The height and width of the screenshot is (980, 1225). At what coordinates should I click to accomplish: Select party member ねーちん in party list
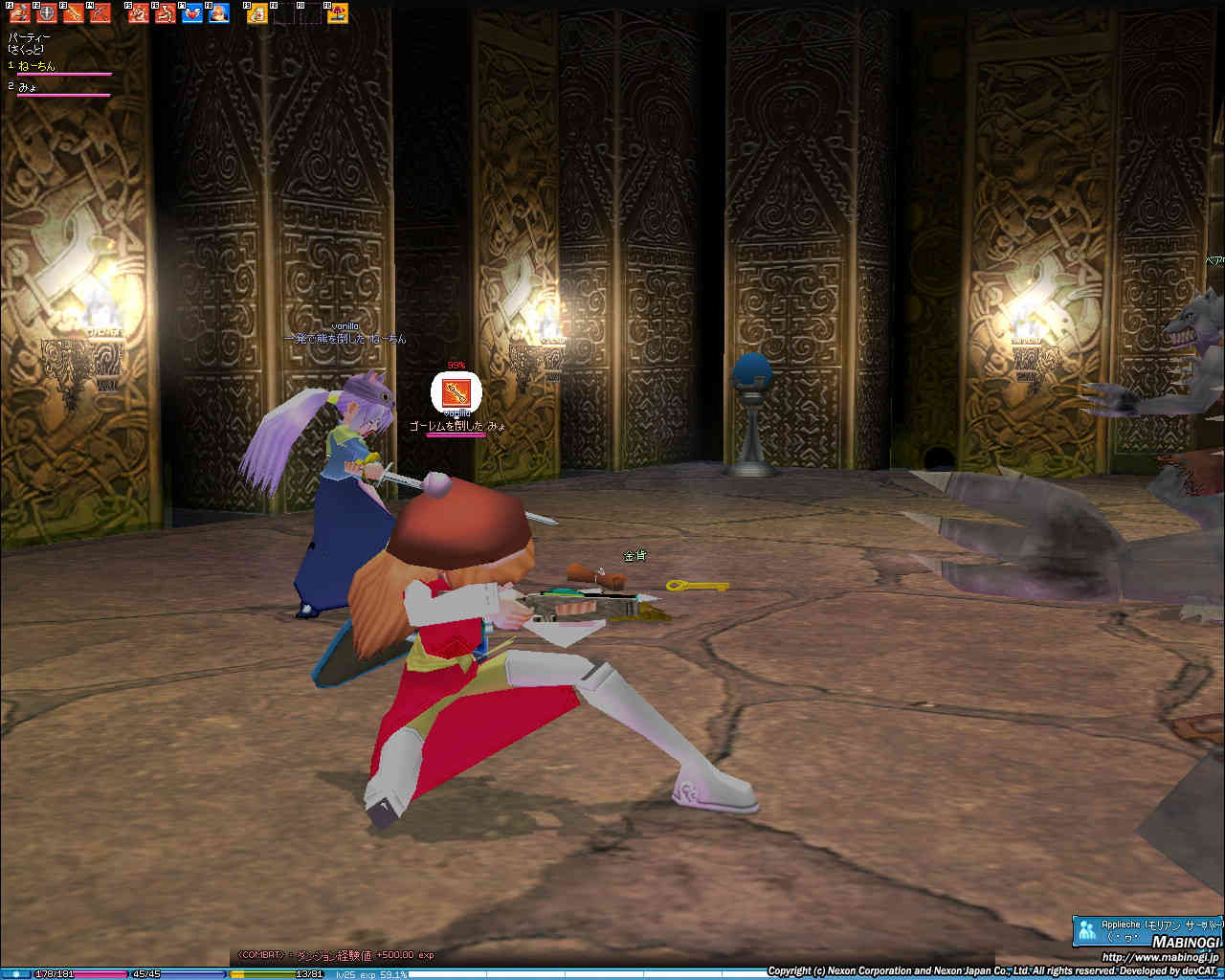click(37, 66)
